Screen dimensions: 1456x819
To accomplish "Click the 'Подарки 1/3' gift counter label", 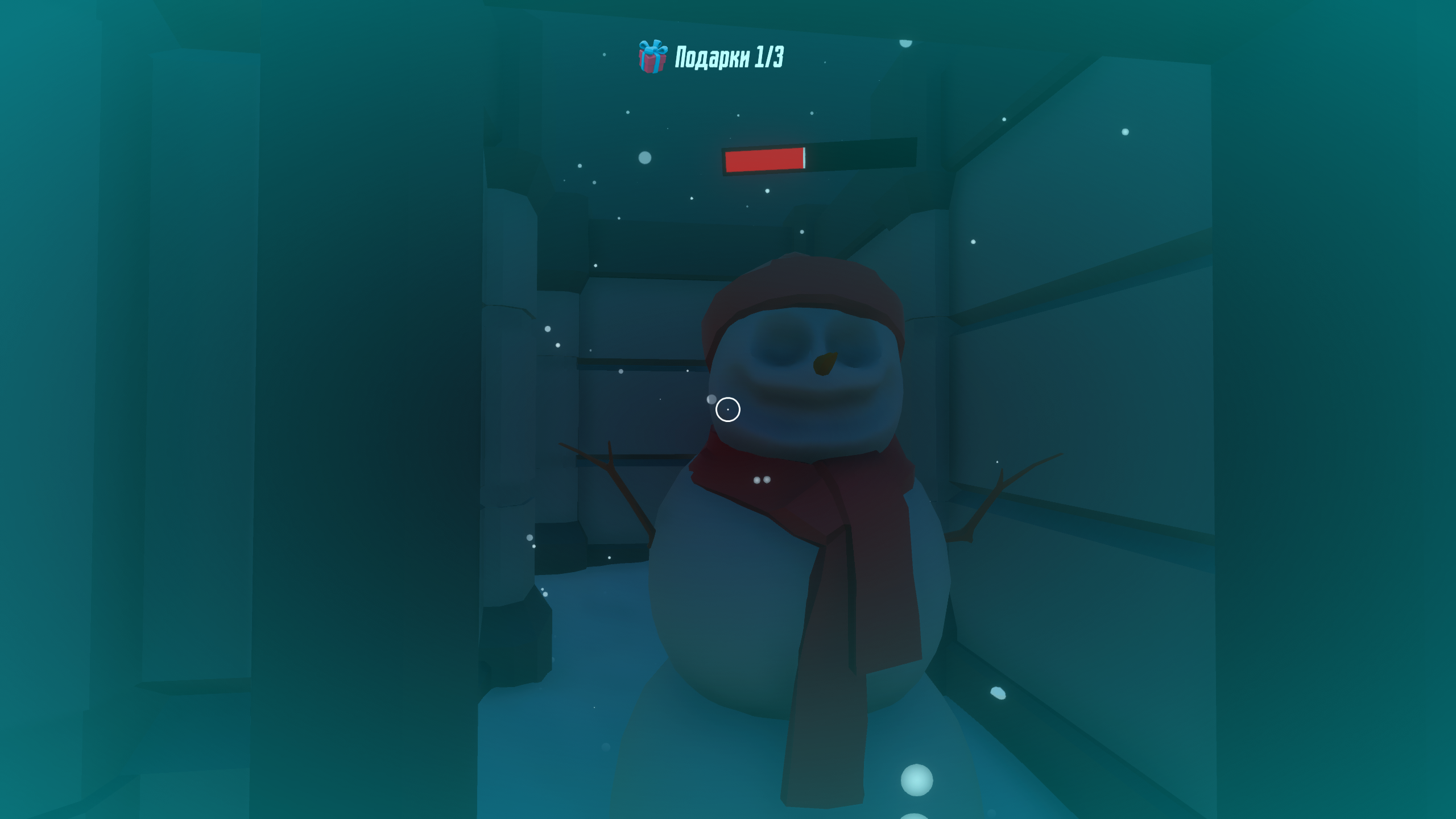I will tap(734, 57).
